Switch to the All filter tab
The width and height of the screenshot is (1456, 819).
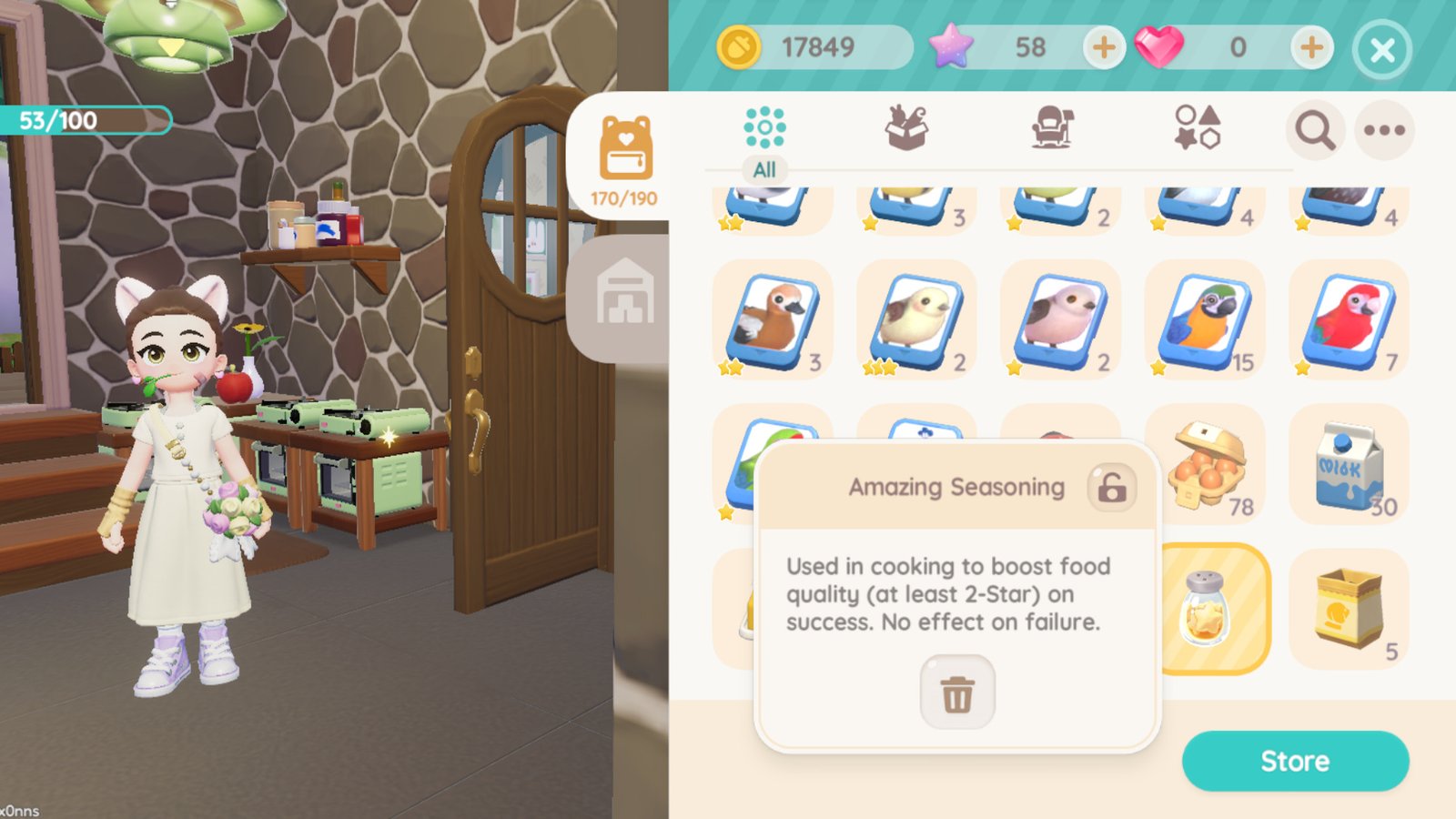click(x=764, y=169)
